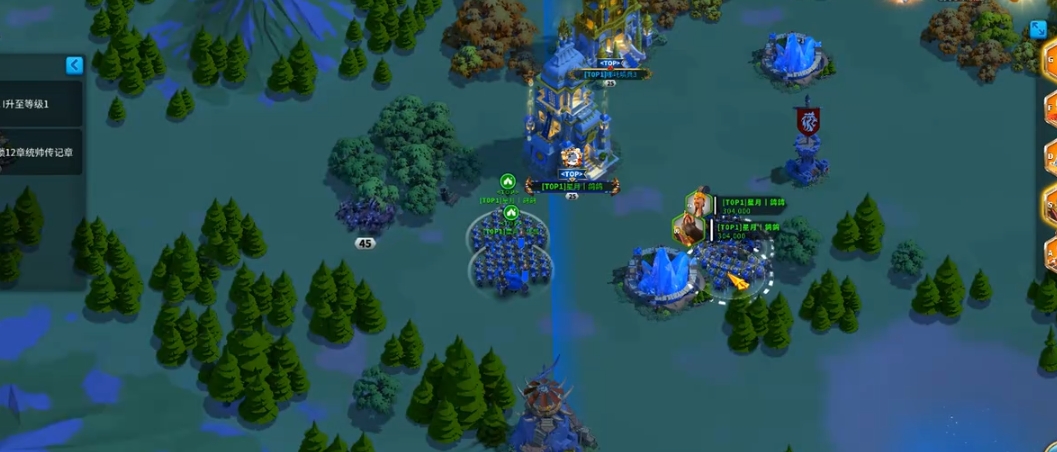Viewport: 1057px width, 452px height.
Task: Click the level 45 barbarian badge
Action: 365,243
